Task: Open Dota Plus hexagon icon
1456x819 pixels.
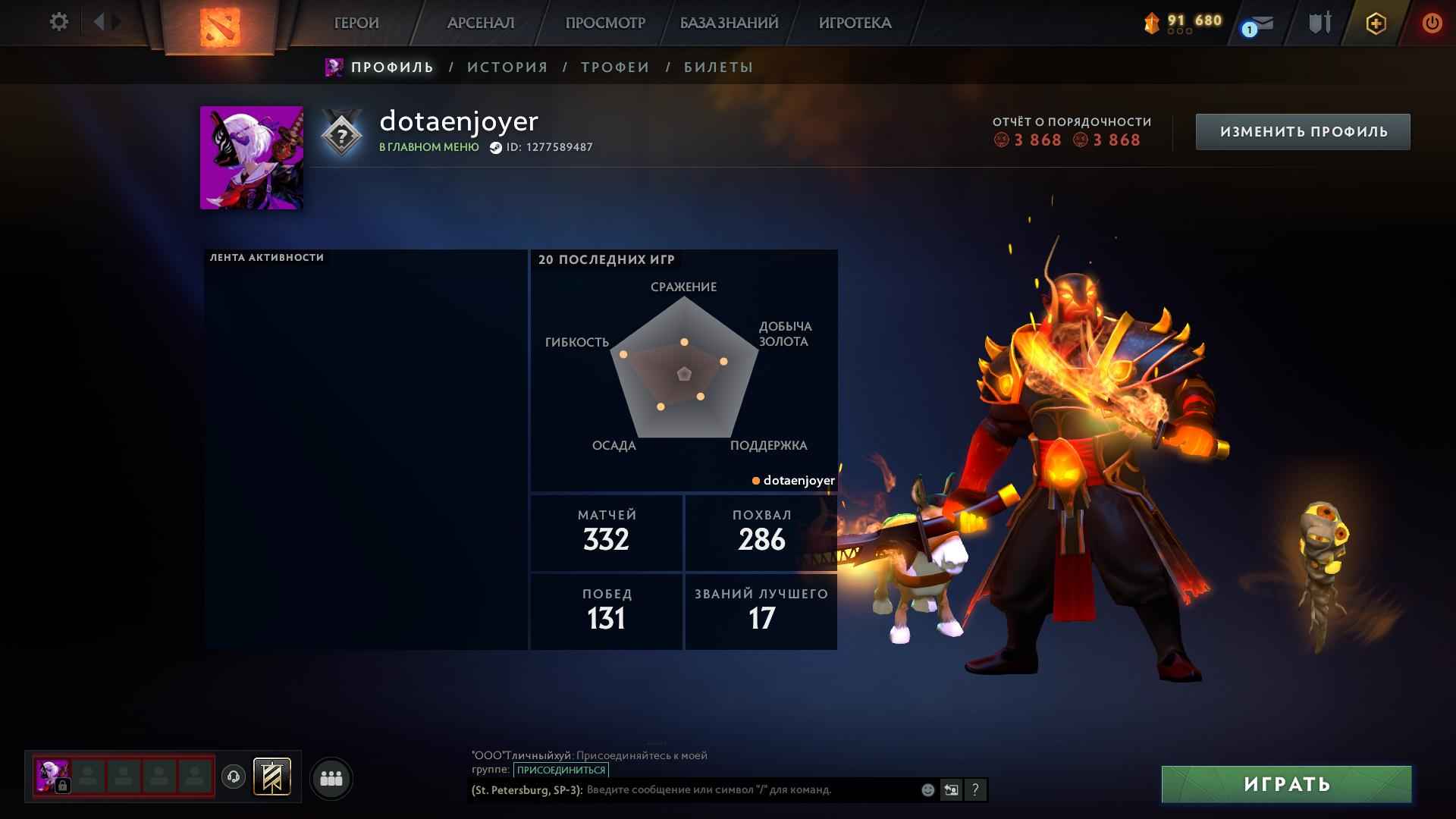Action: point(1375,23)
